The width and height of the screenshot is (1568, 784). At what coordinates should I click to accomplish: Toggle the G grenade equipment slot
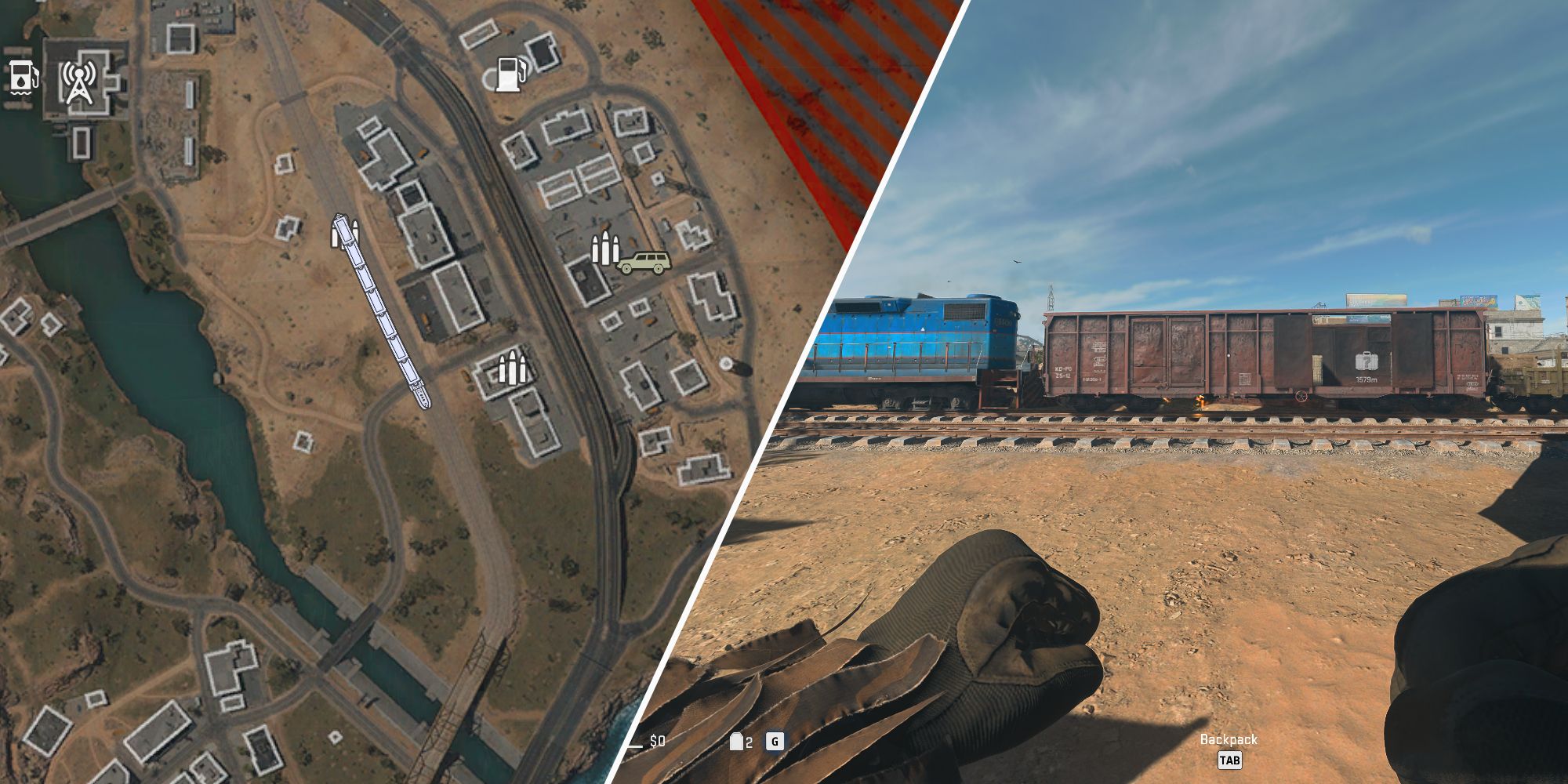pyautogui.click(x=775, y=741)
